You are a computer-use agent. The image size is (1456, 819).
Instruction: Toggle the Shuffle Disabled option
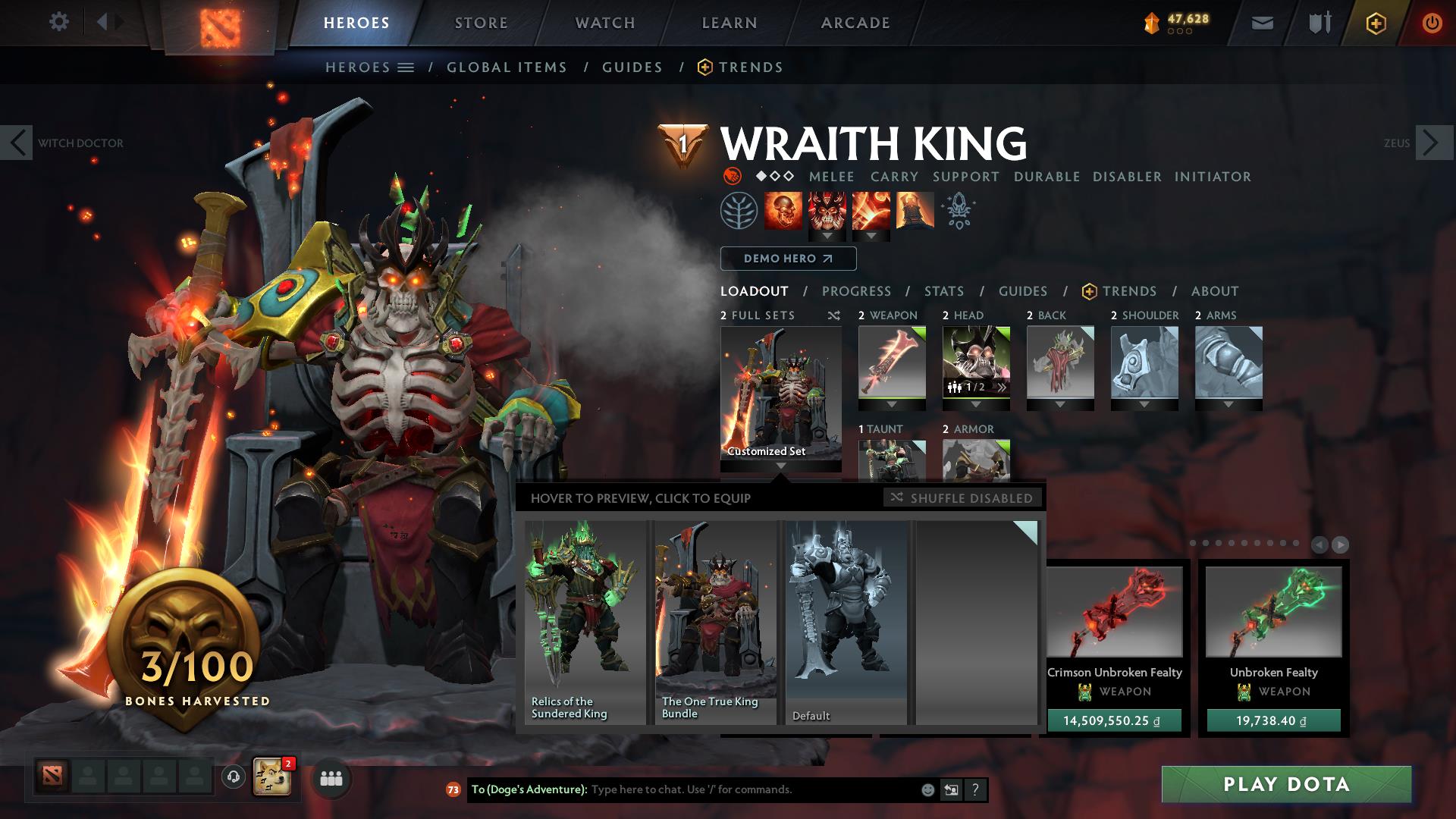[x=962, y=498]
